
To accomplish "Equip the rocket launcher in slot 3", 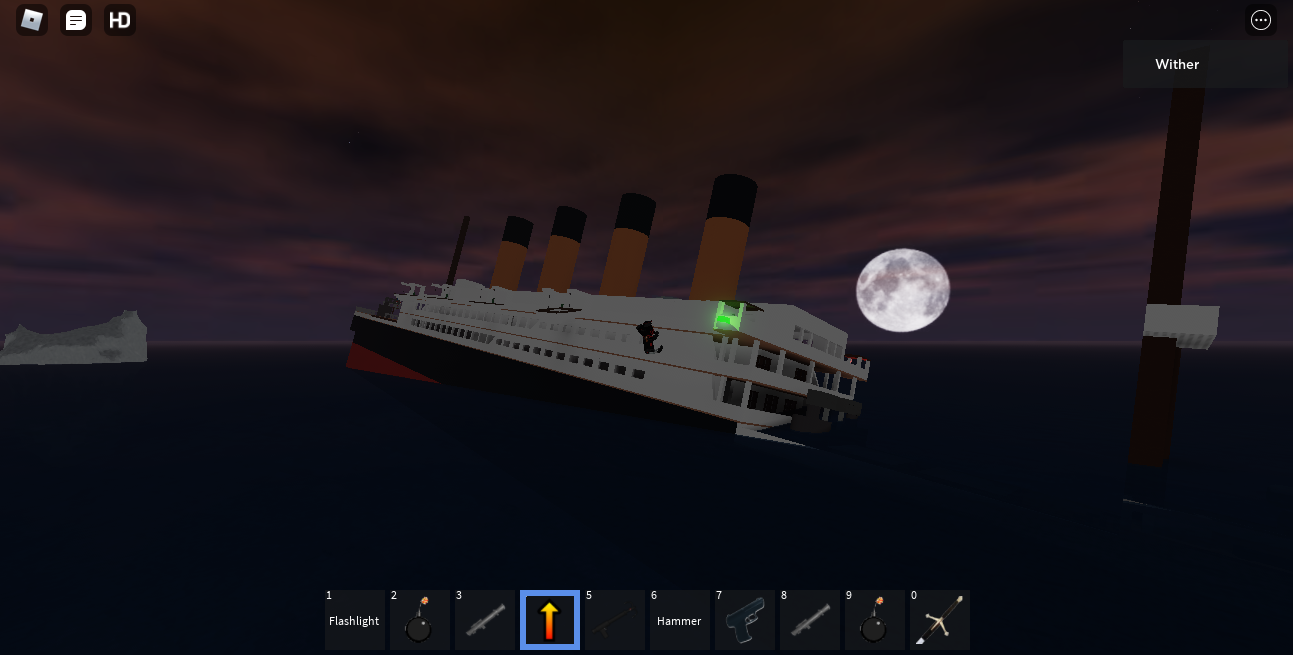I will (x=485, y=620).
